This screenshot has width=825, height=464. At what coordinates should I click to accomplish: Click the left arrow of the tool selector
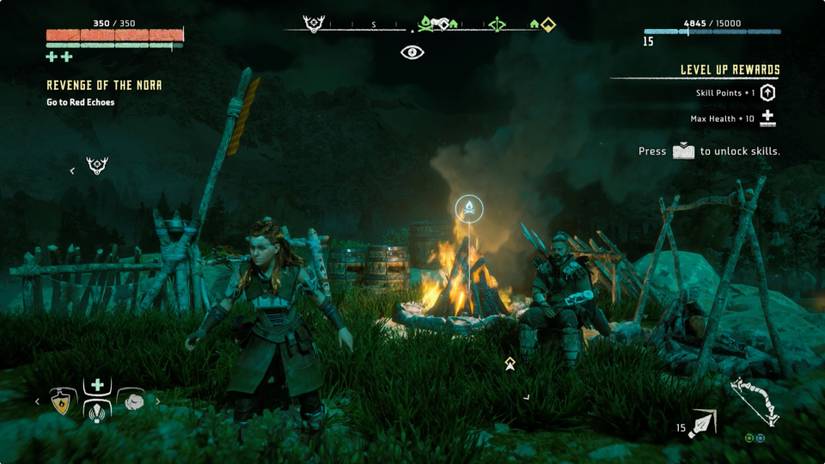coord(38,402)
